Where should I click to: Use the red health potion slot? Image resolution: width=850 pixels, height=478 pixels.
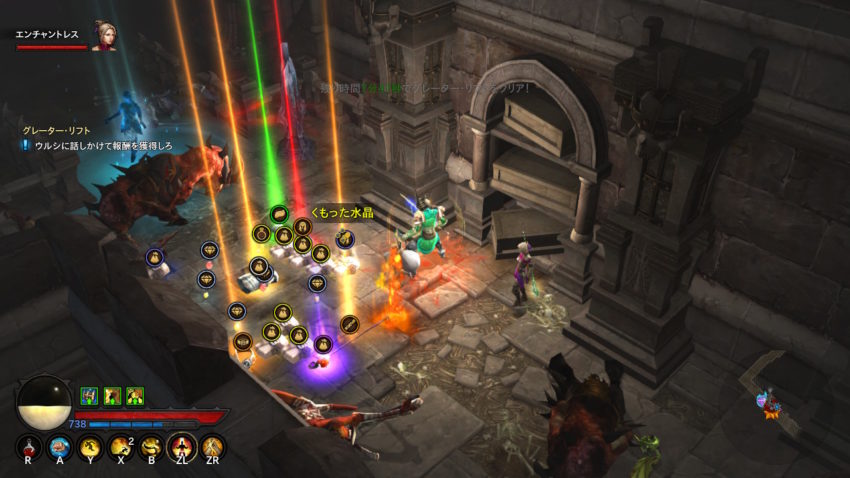tap(29, 446)
